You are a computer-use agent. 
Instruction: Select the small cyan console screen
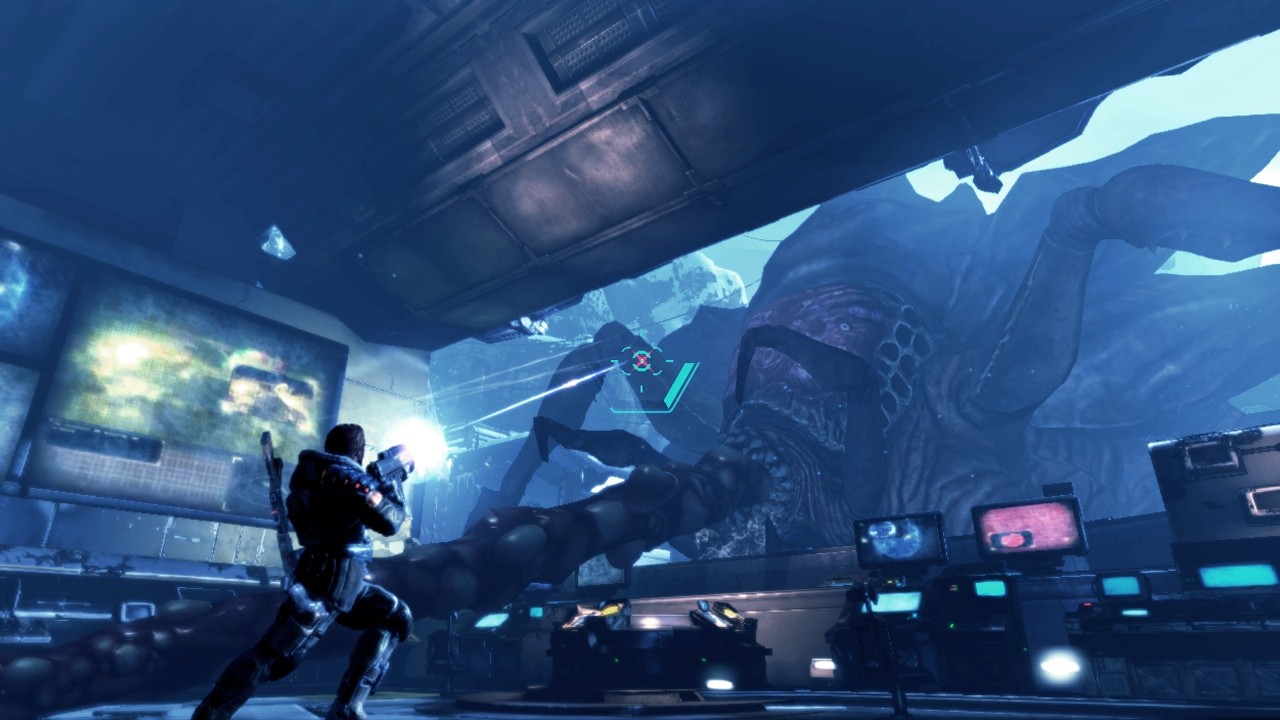(990, 588)
